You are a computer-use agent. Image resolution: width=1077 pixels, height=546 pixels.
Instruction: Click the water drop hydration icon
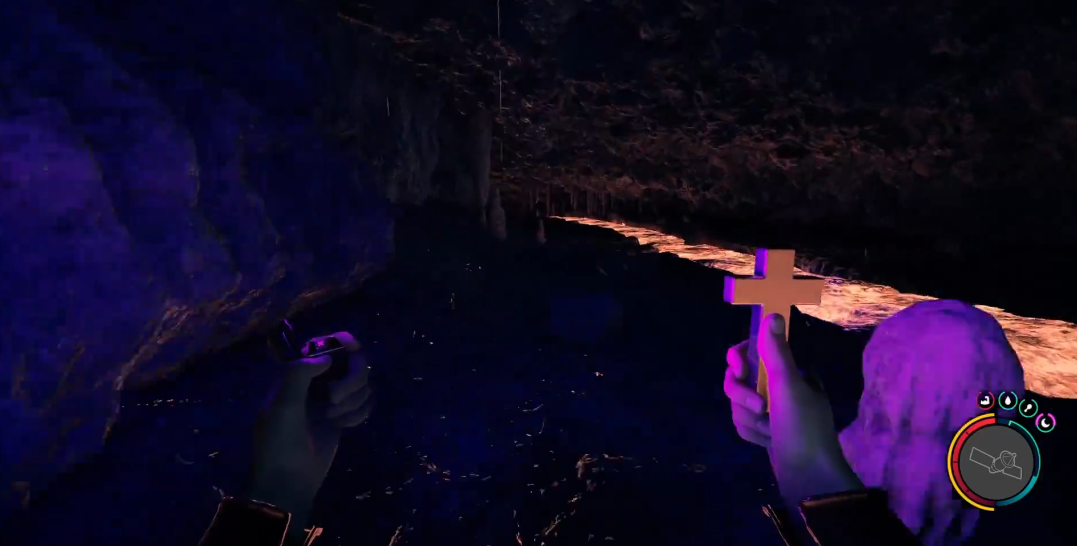(1007, 400)
